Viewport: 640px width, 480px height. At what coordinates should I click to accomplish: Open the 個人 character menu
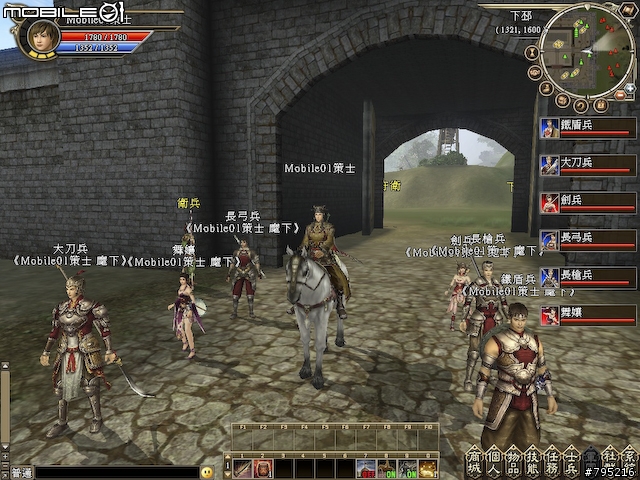coord(492,460)
